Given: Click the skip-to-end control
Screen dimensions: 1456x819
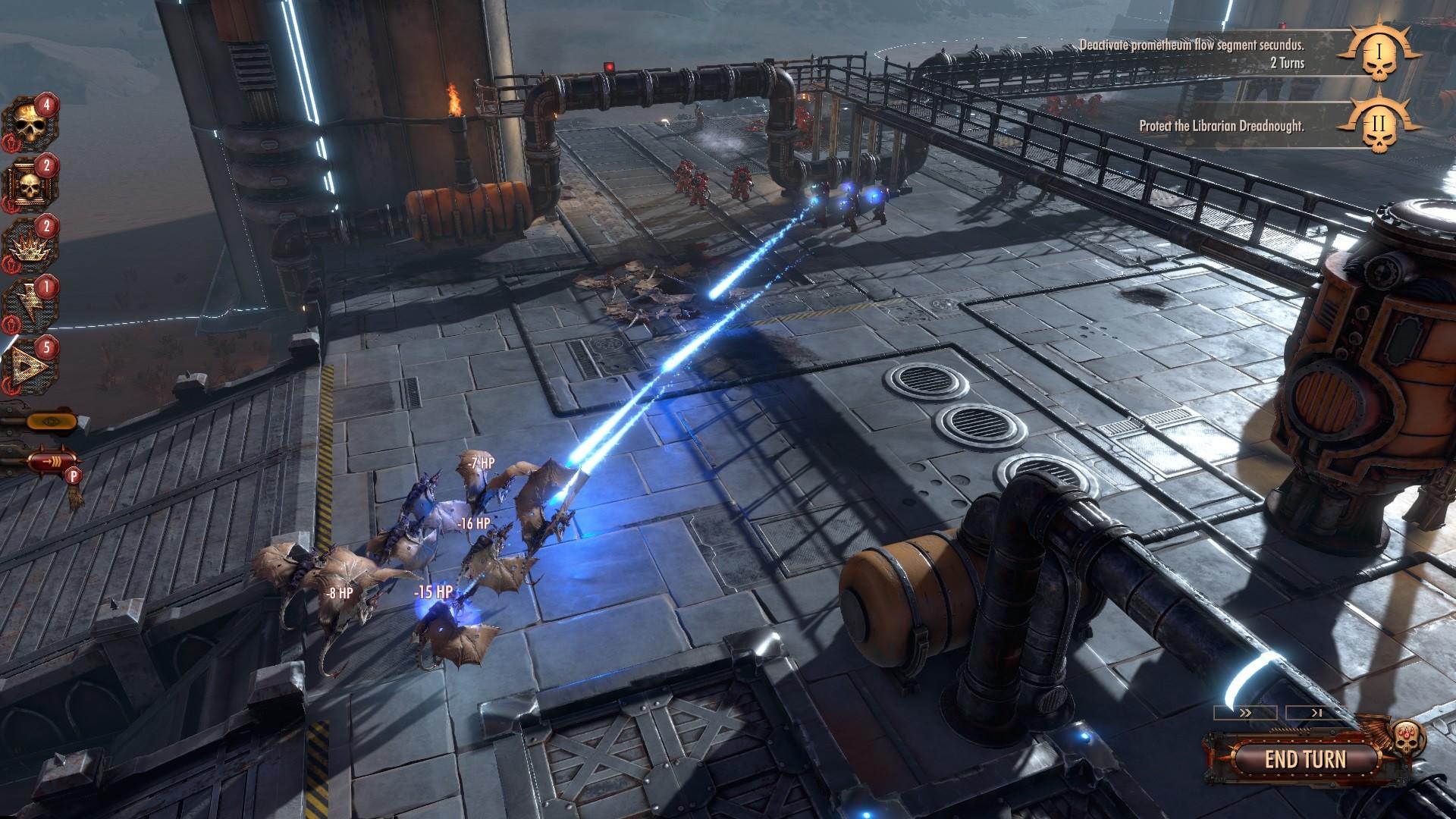Looking at the screenshot, I should (1316, 713).
